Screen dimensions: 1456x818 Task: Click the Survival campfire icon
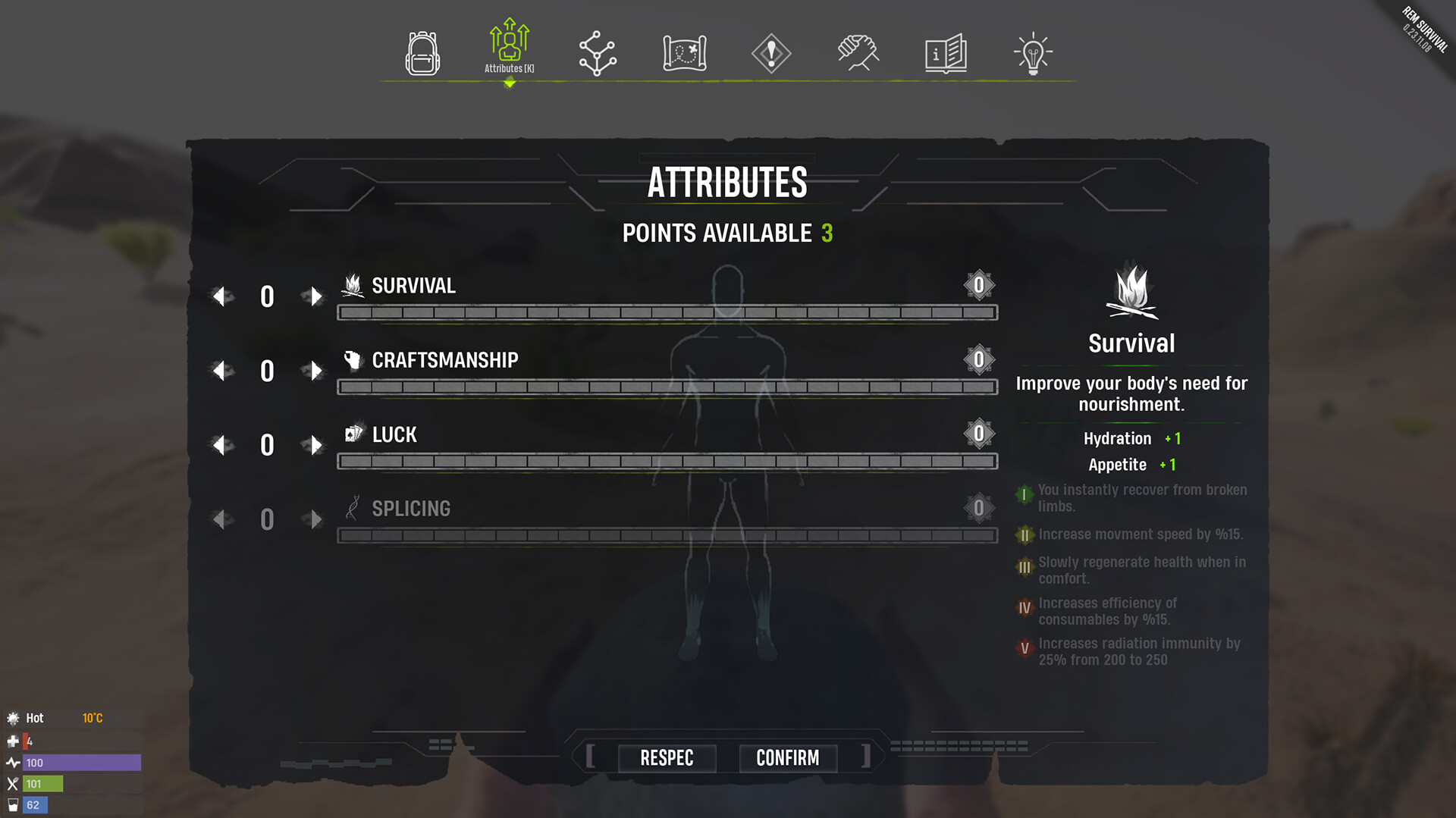point(352,284)
